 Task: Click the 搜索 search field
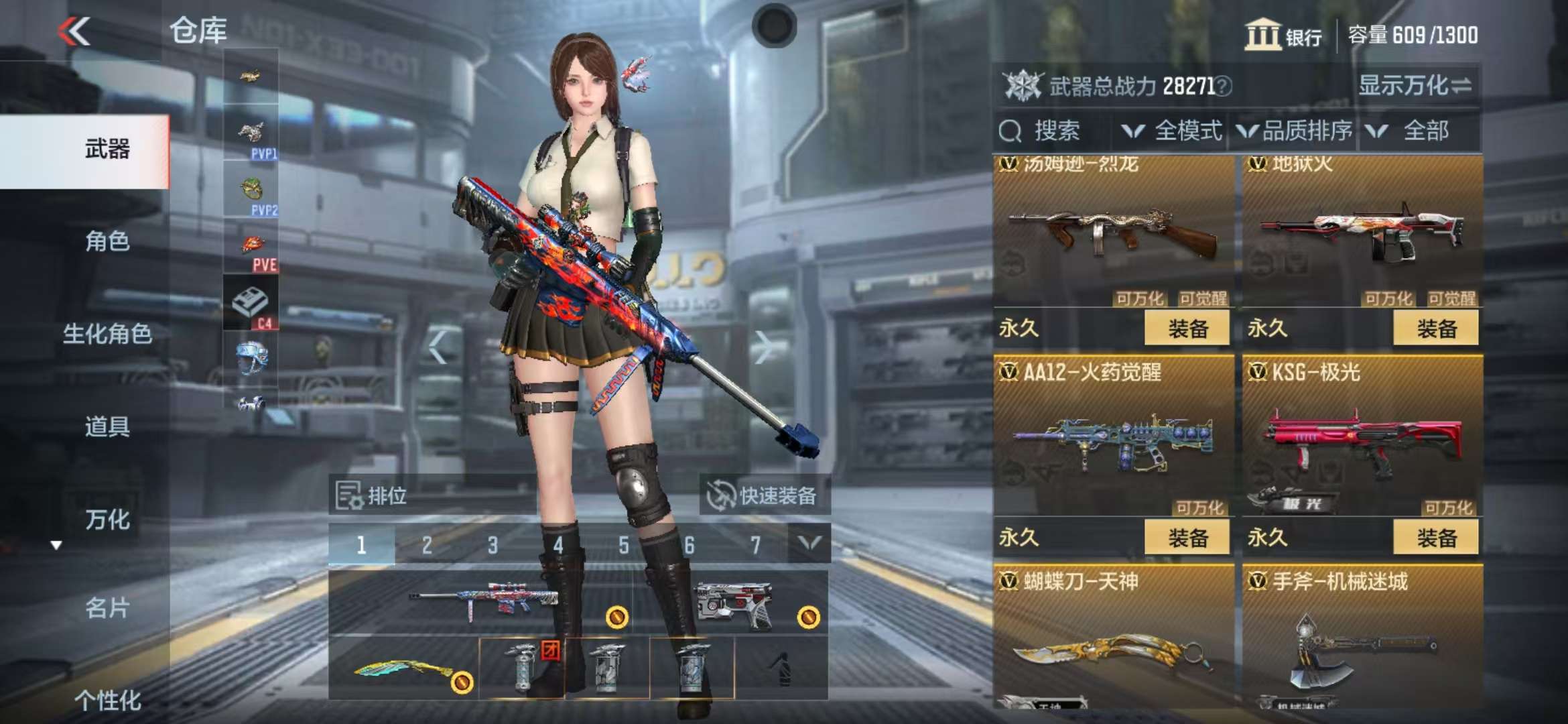(x=1056, y=131)
